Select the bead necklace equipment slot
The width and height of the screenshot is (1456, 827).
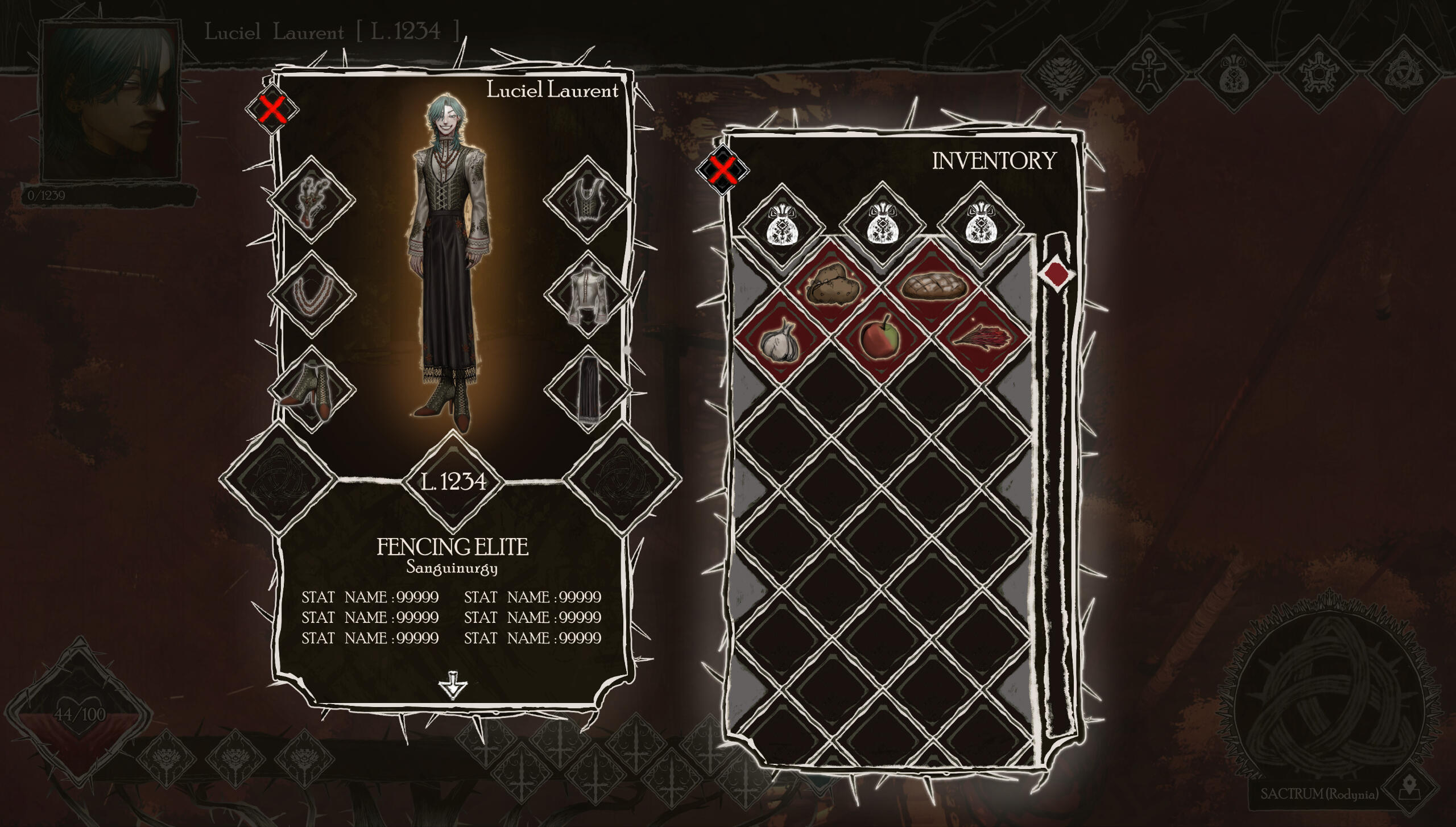pyautogui.click(x=311, y=295)
